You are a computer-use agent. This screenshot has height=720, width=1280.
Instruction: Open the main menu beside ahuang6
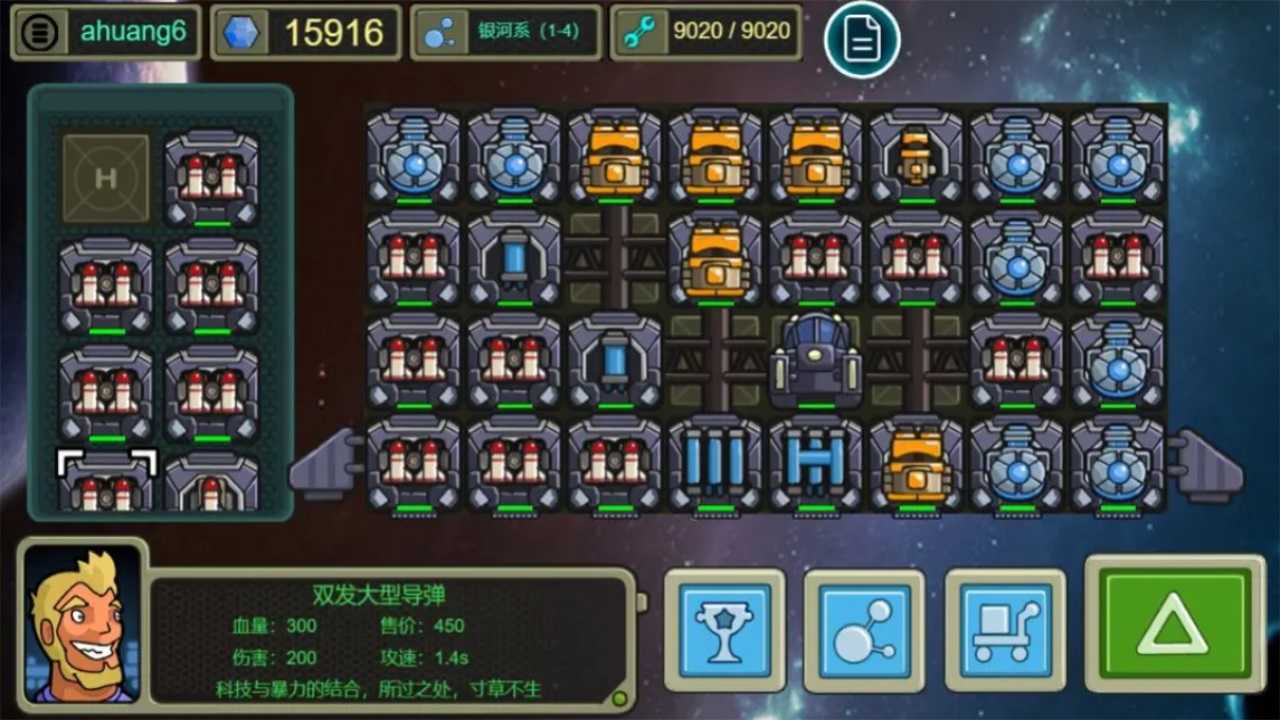[38, 31]
